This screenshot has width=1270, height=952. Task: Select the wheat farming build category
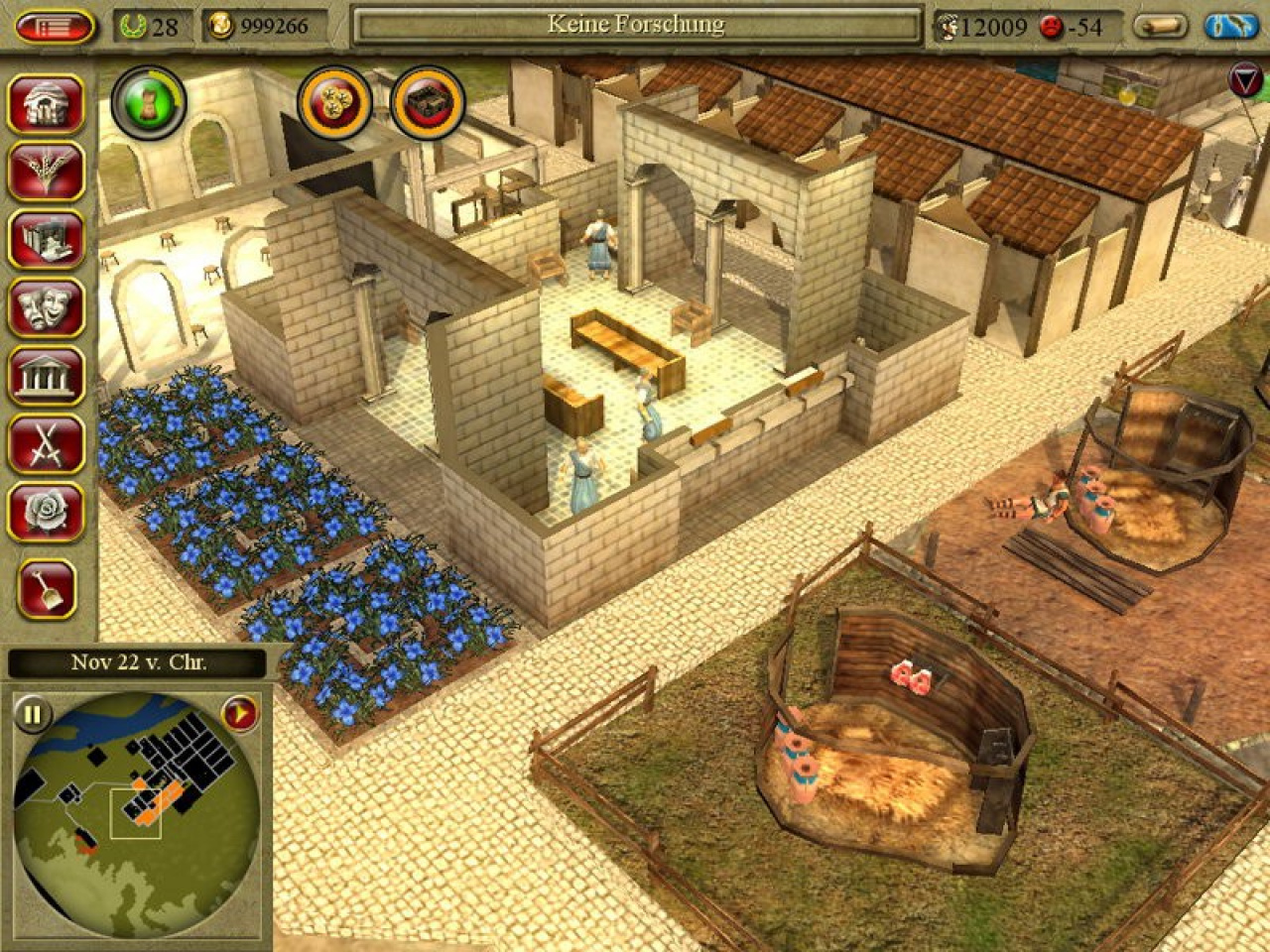46,171
